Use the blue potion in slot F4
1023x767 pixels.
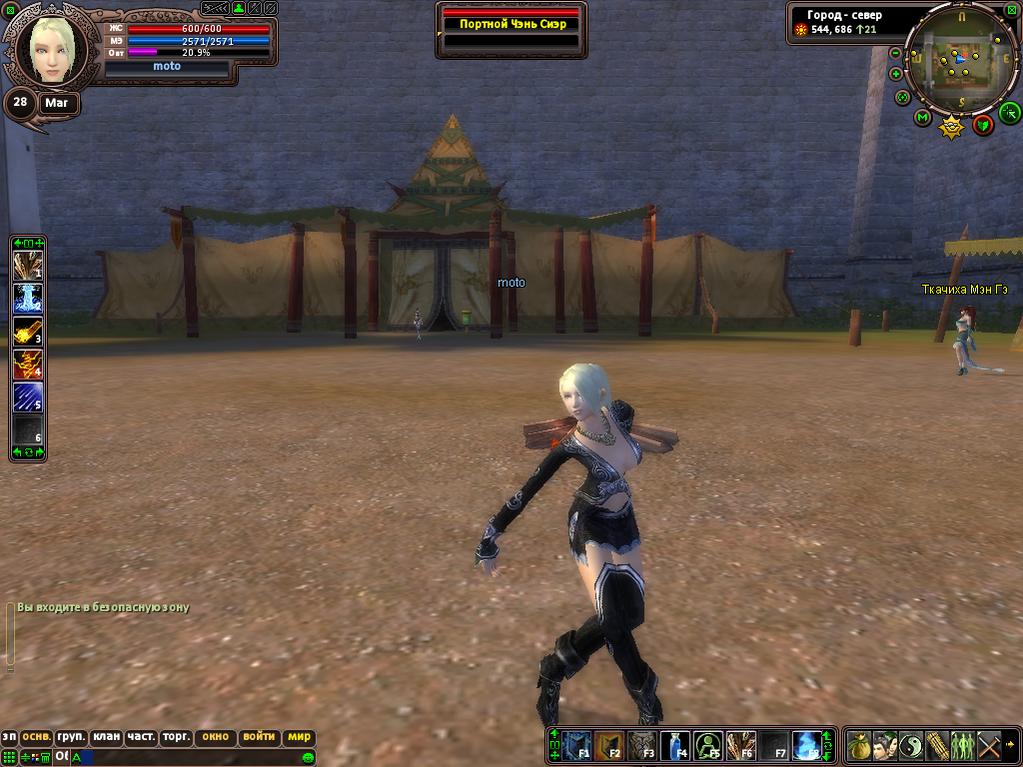676,745
